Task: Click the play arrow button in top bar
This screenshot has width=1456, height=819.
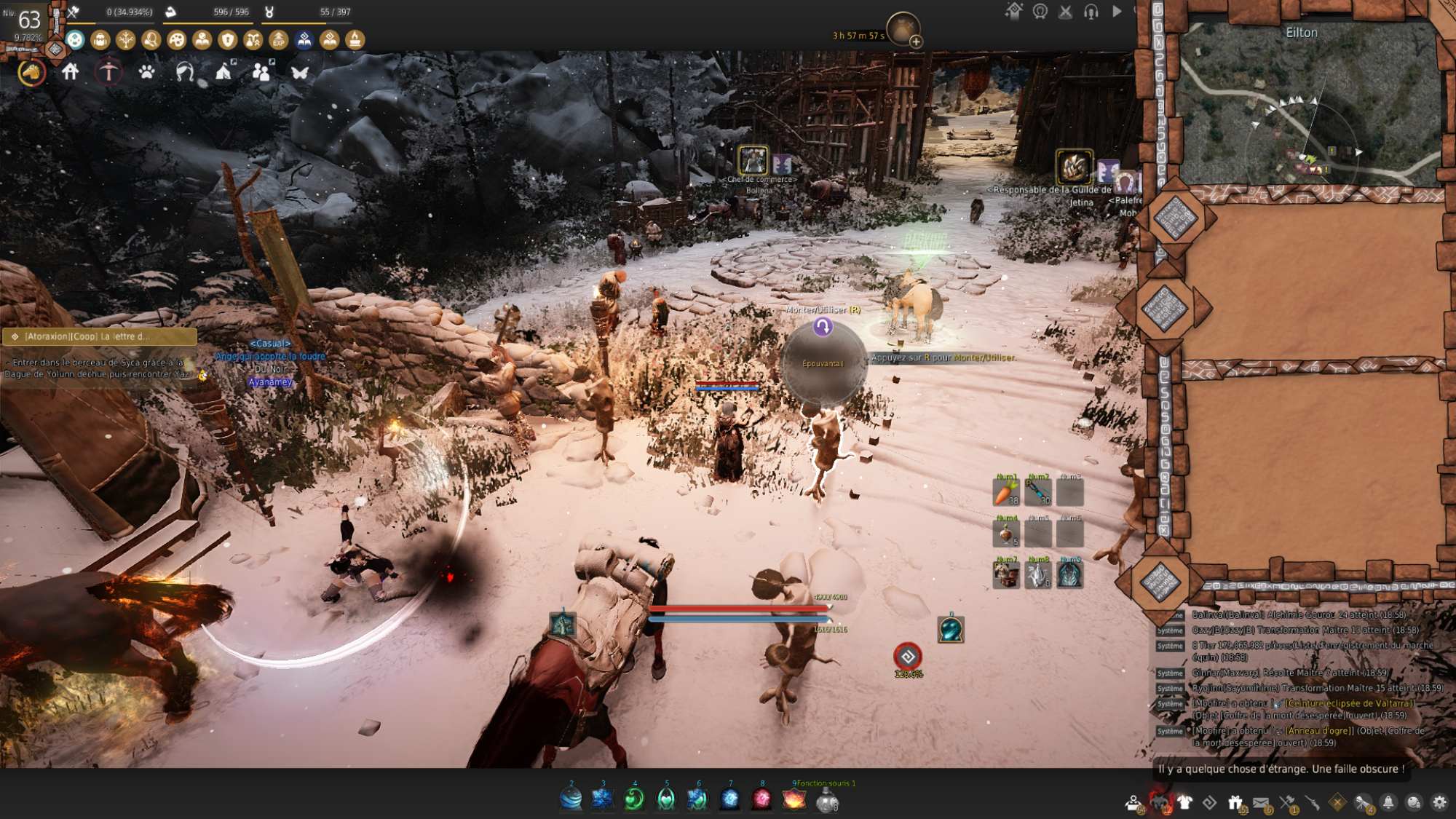Action: (1117, 12)
